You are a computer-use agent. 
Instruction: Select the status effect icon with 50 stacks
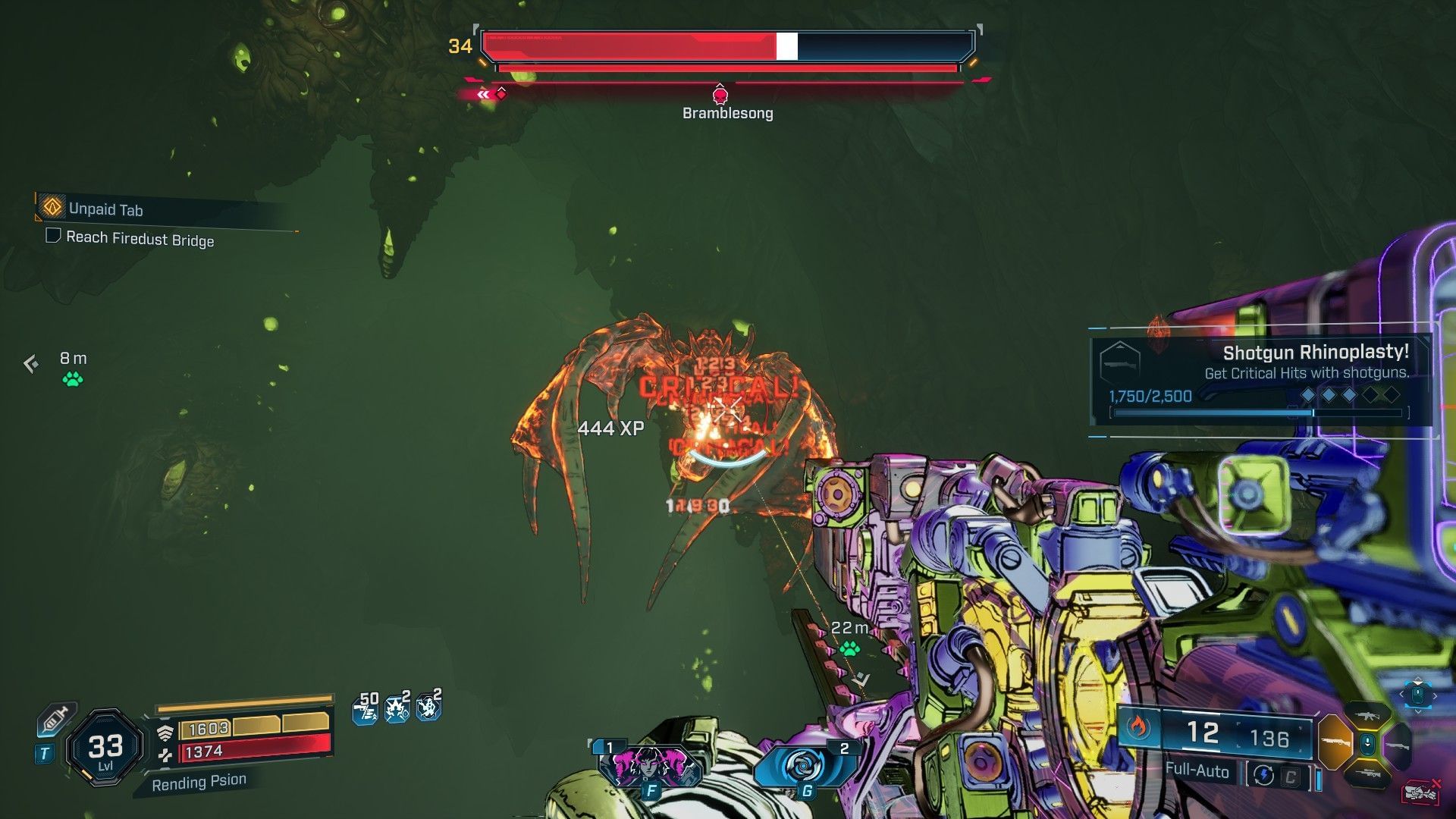[366, 710]
